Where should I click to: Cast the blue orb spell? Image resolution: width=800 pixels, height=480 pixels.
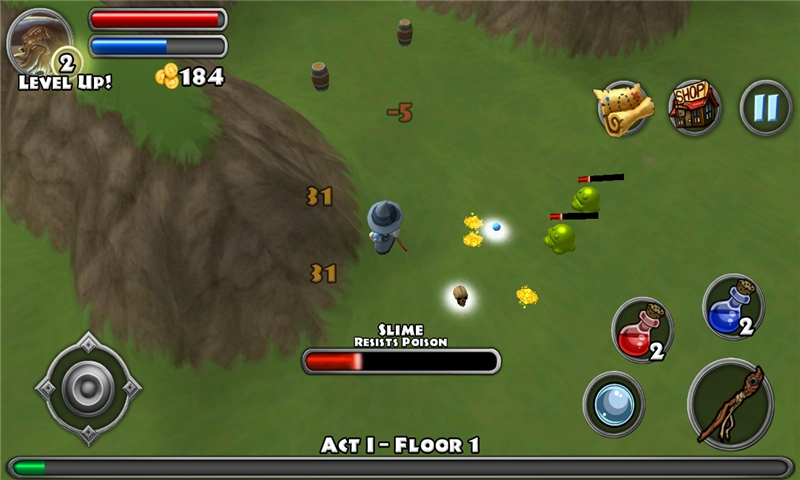pyautogui.click(x=613, y=403)
